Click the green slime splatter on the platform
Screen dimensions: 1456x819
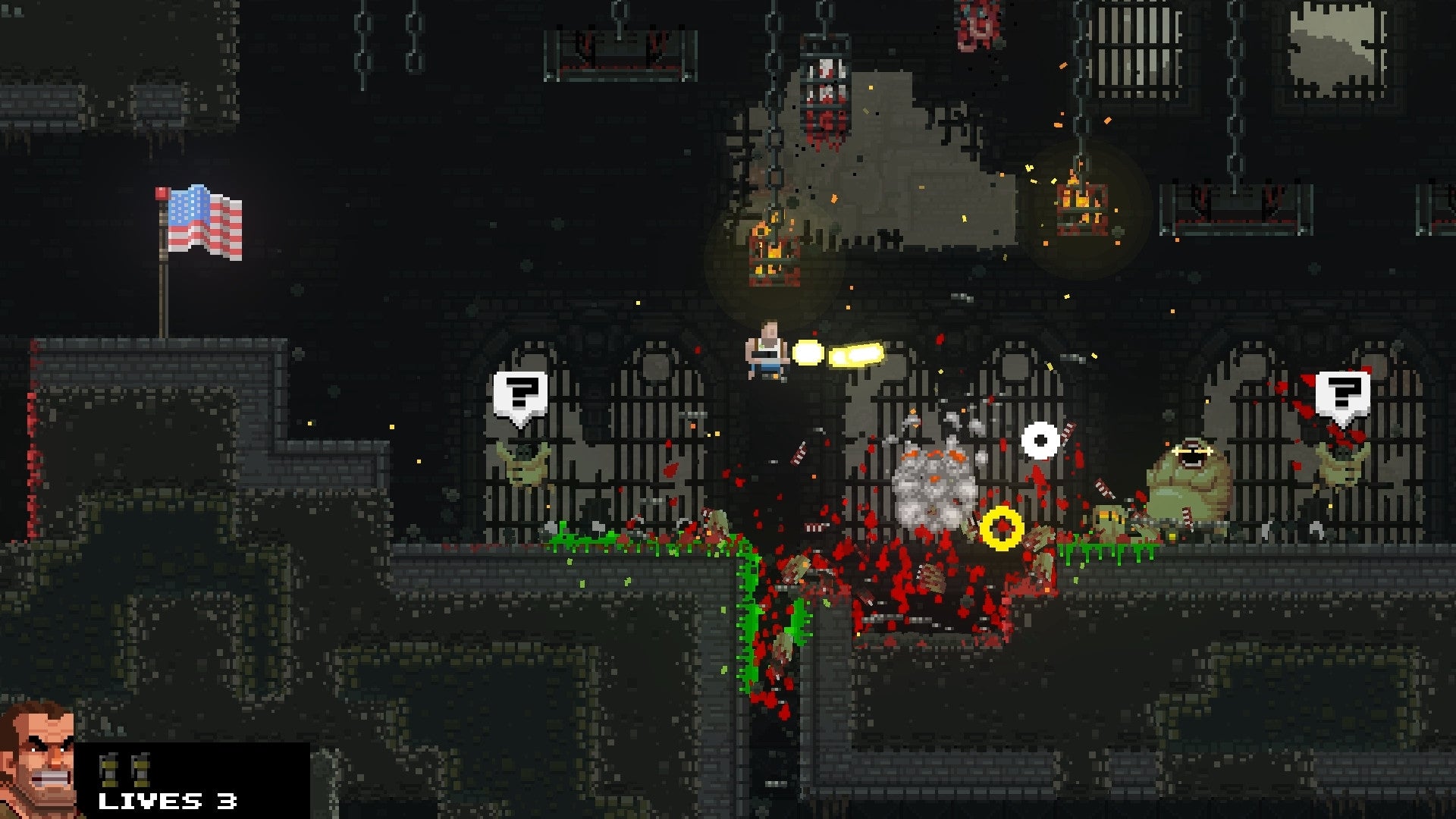[x=599, y=538]
